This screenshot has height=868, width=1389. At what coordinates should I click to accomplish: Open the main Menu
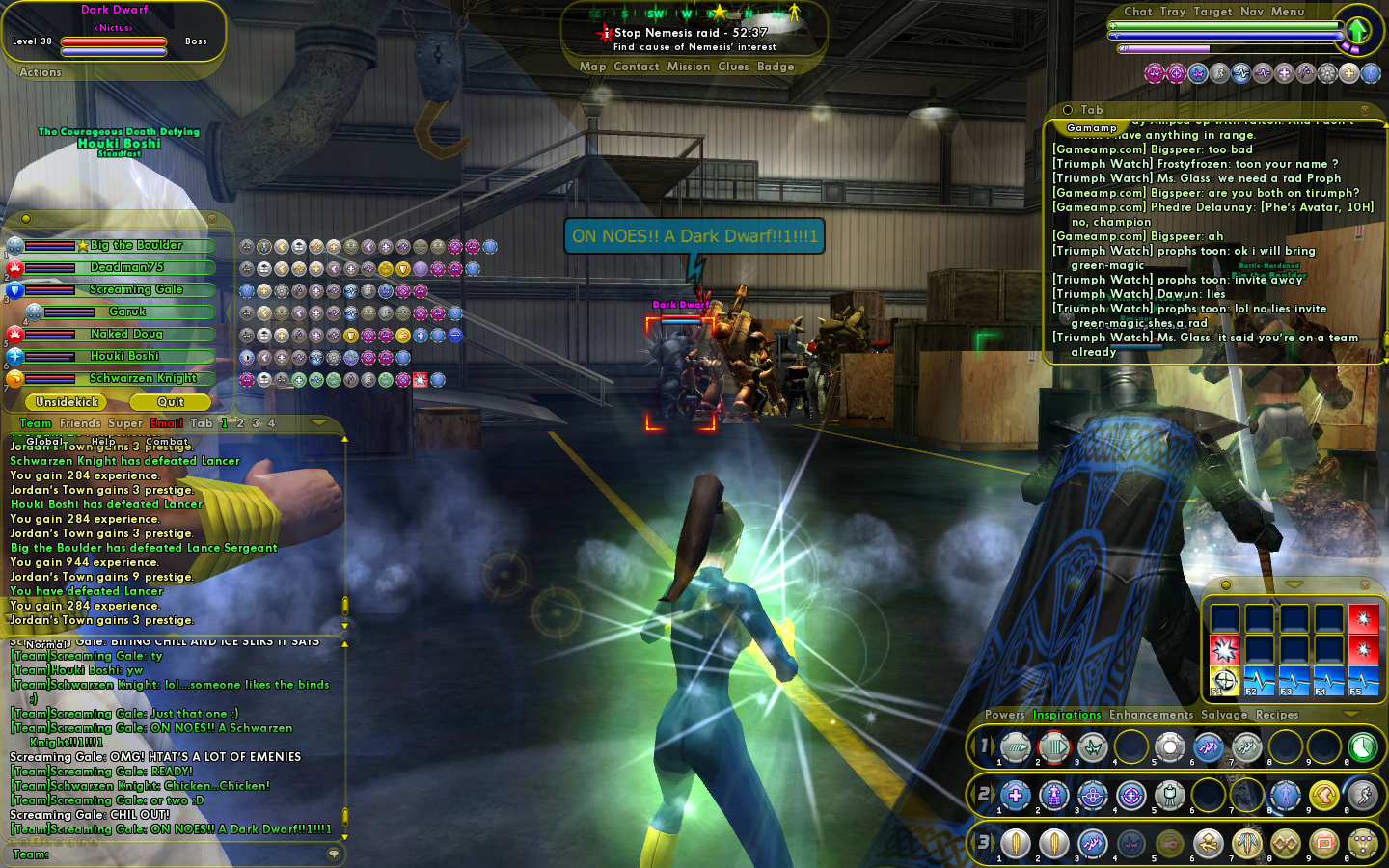click(x=1288, y=12)
